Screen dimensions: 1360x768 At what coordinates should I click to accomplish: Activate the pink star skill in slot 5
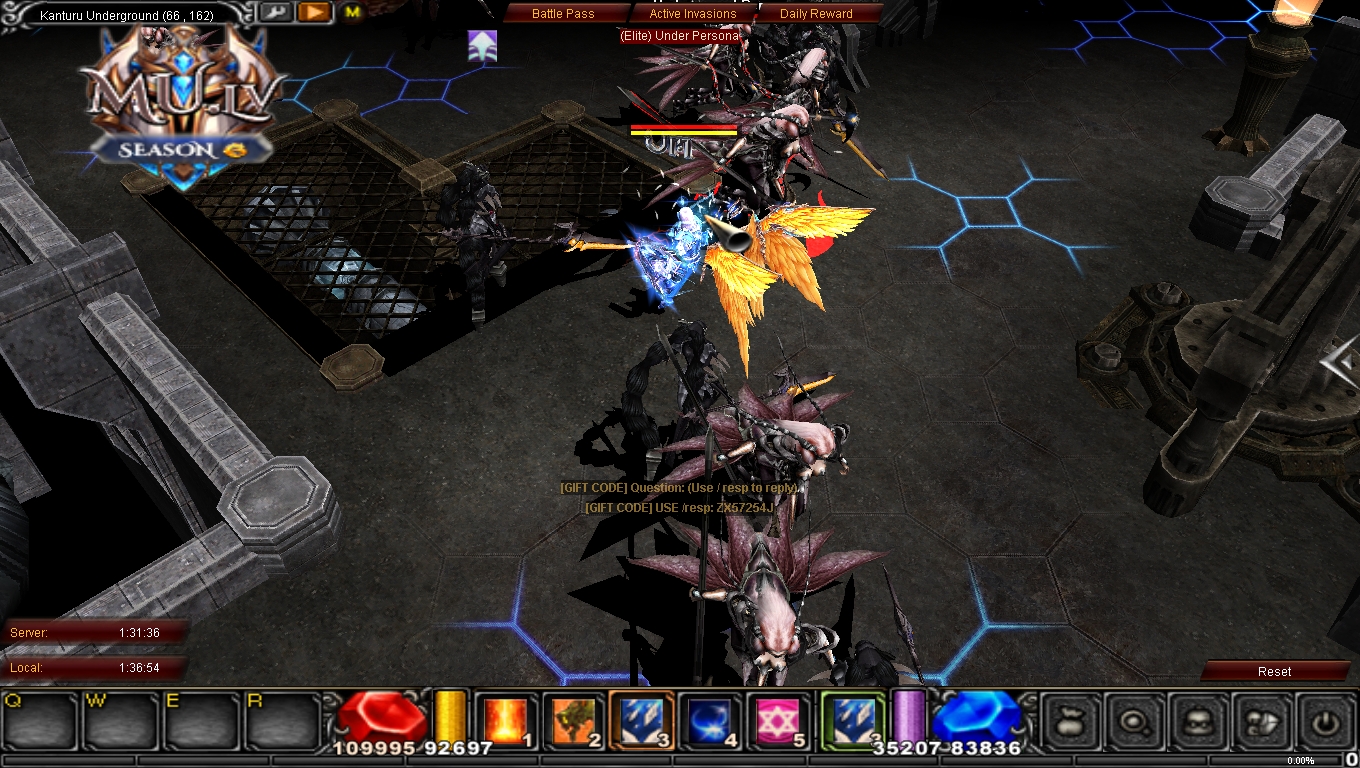[775, 720]
